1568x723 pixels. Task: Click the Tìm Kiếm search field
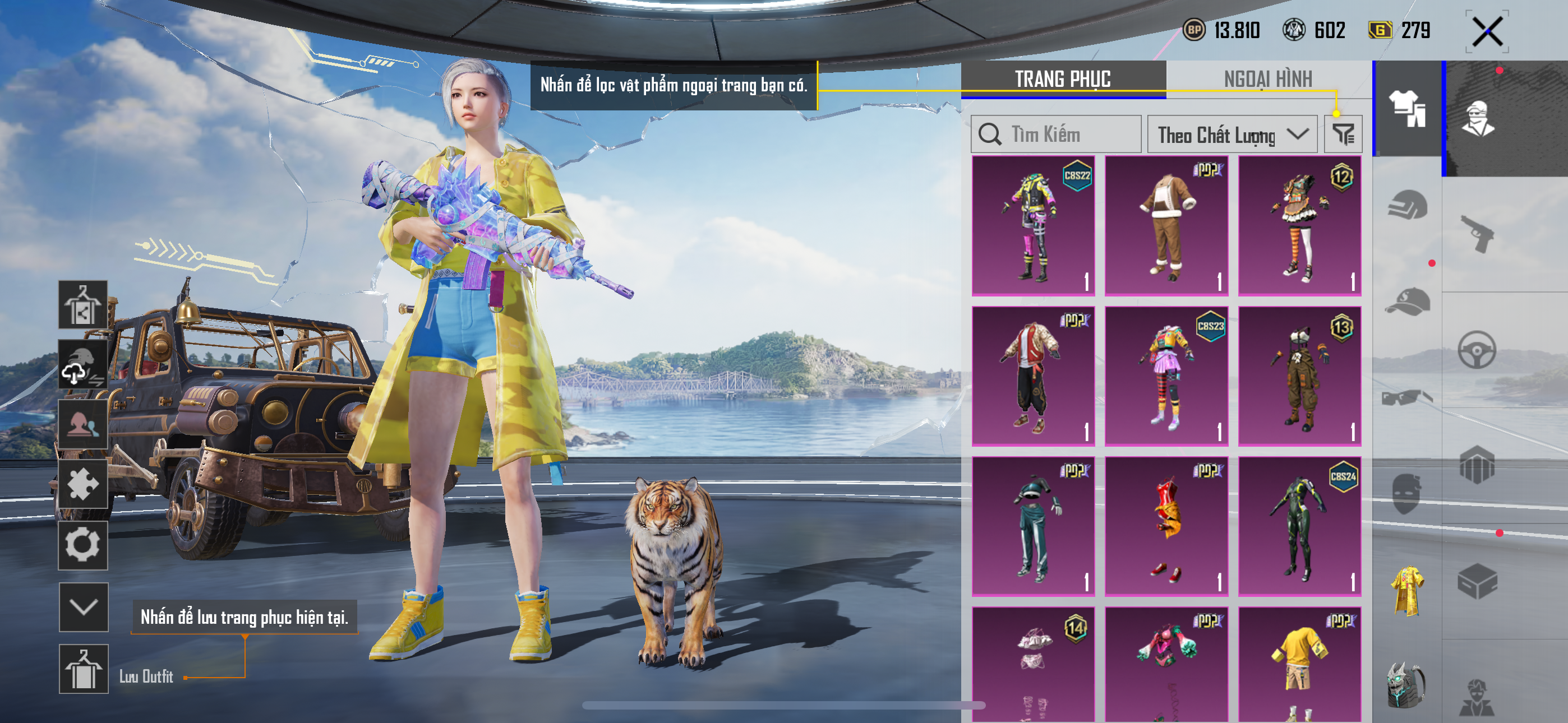(1056, 135)
